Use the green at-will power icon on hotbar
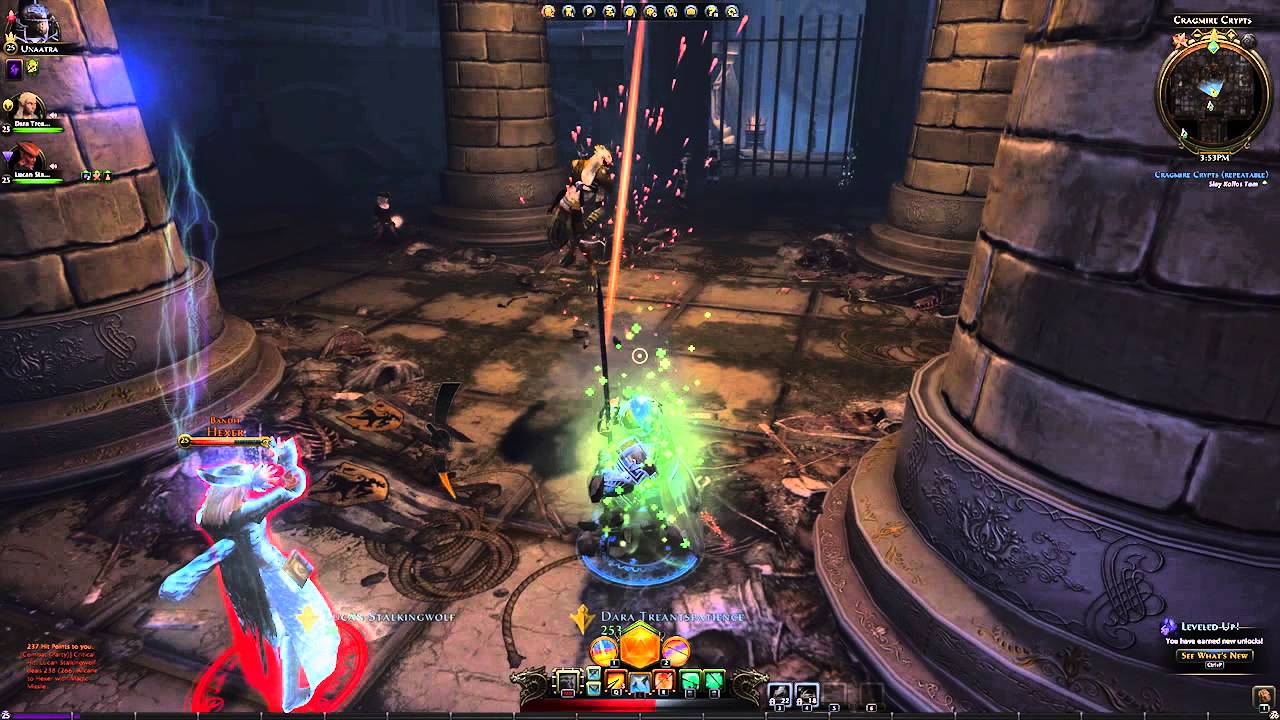1280x720 pixels. (x=689, y=680)
